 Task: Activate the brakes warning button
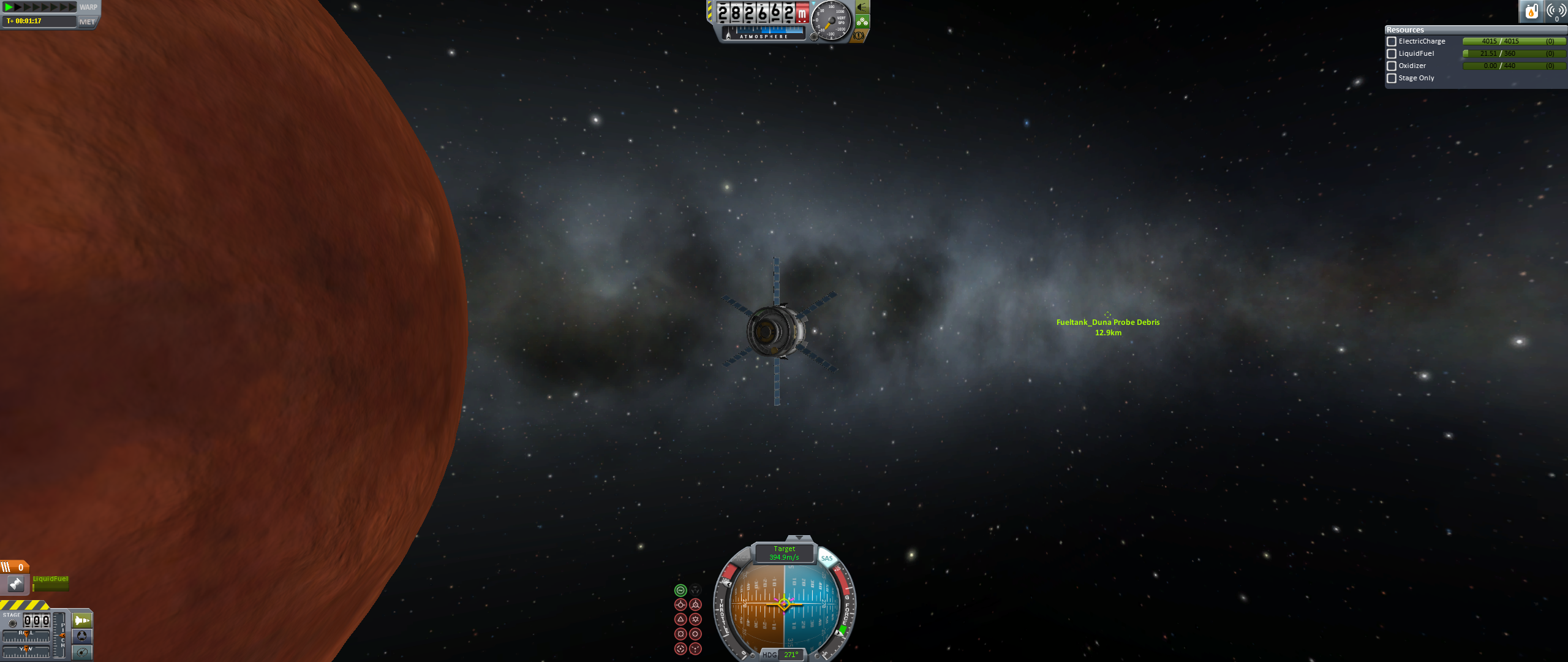click(859, 36)
